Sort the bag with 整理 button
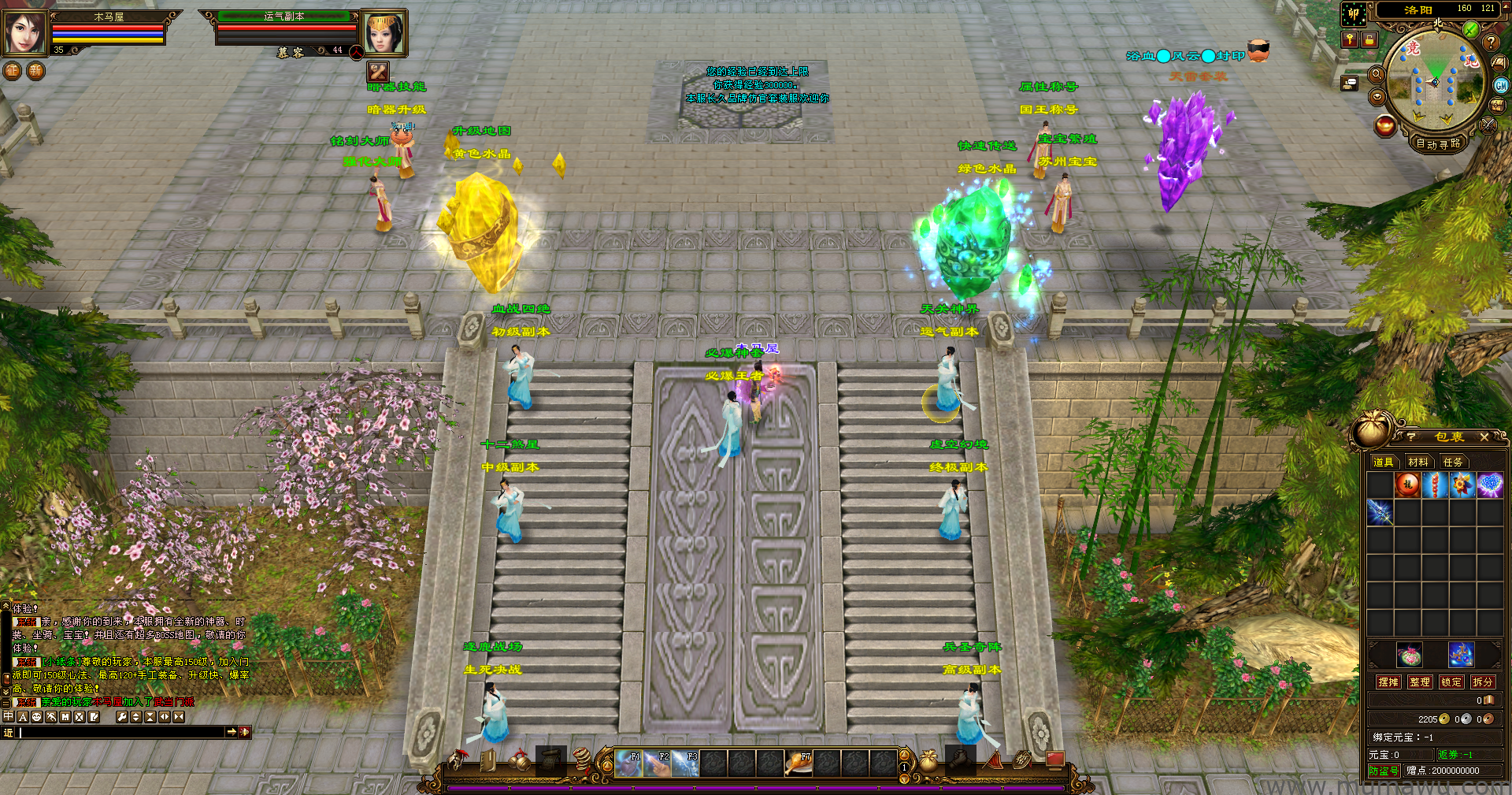 (1420, 682)
